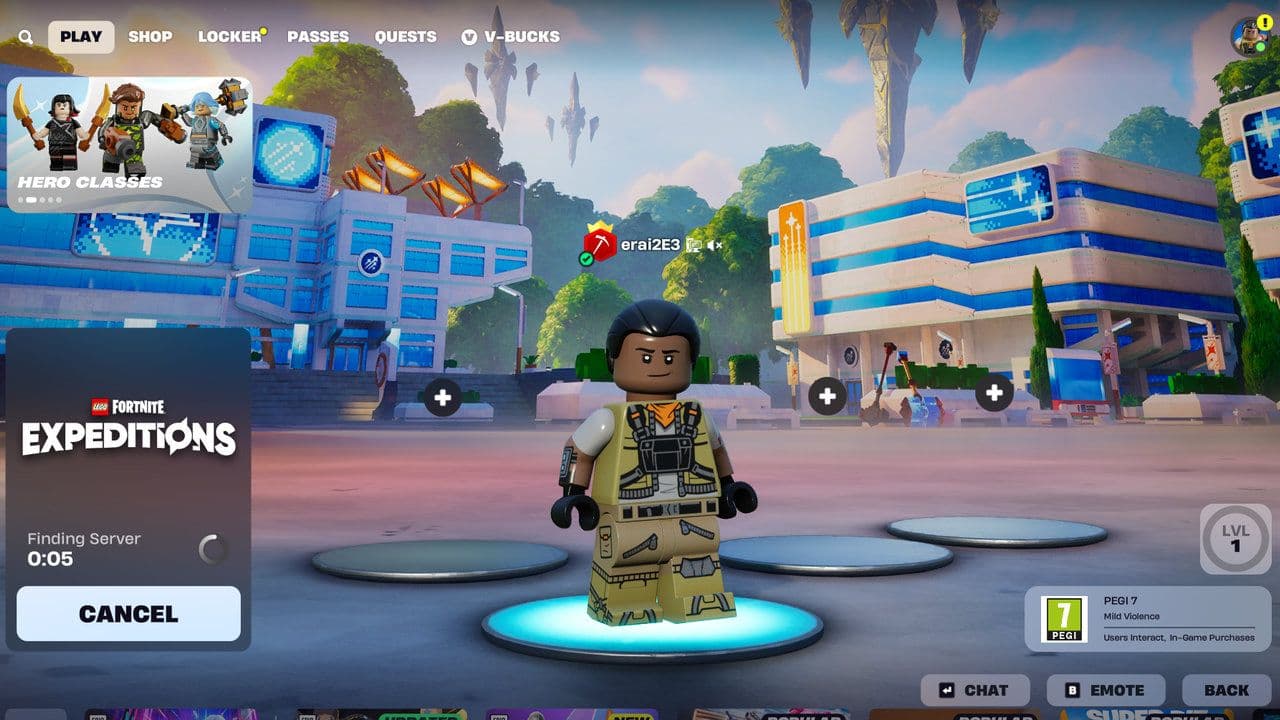Image resolution: width=1280 pixels, height=720 pixels.
Task: Click the PEGI 7 rating icon
Action: (1064, 620)
